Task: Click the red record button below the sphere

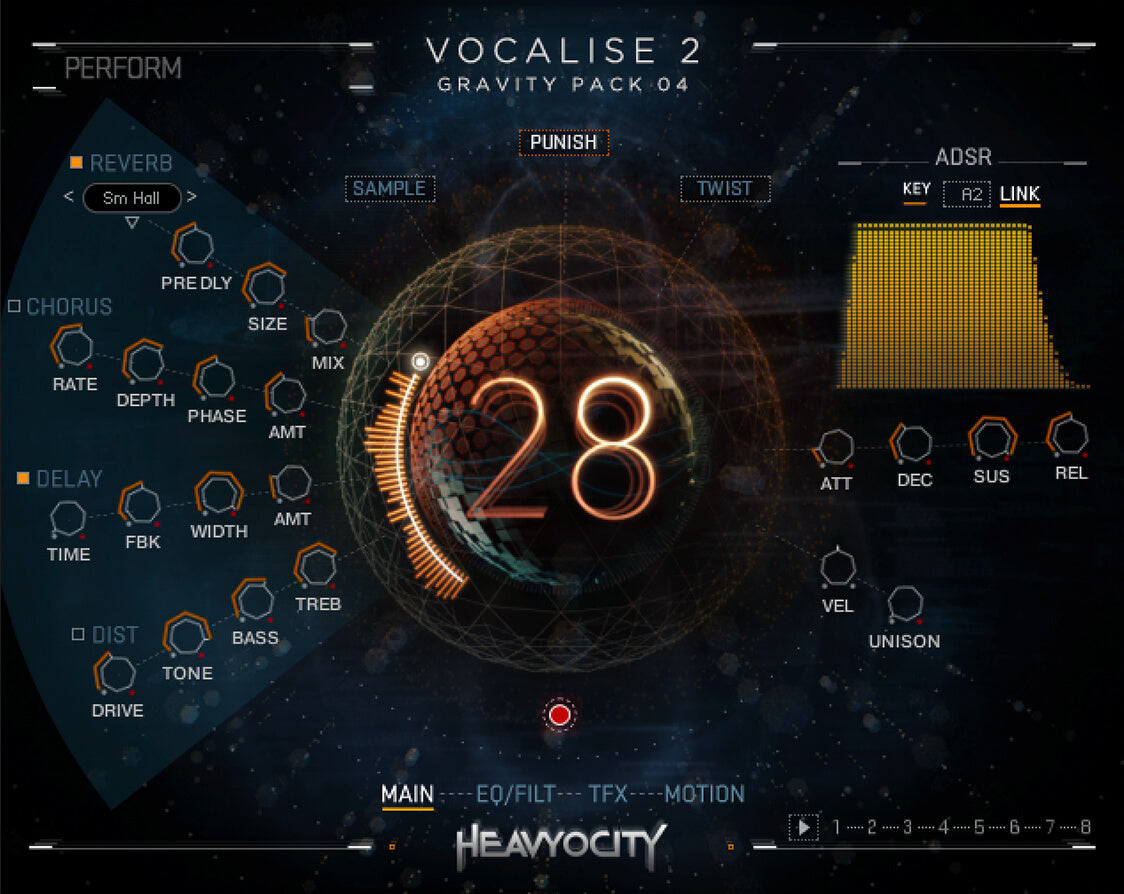Action: (559, 715)
